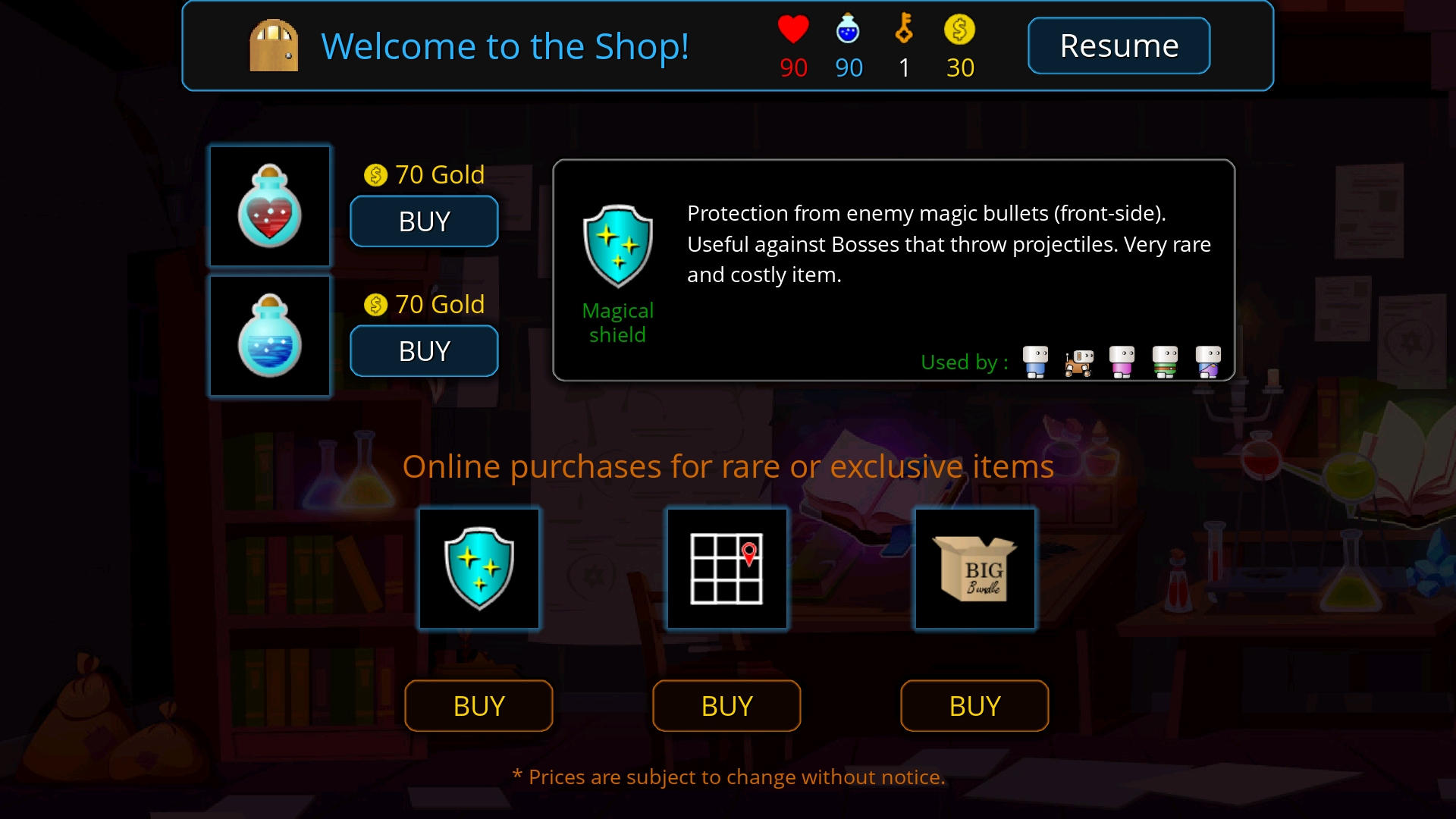
Task: Click the map with red pin icon
Action: tap(726, 569)
